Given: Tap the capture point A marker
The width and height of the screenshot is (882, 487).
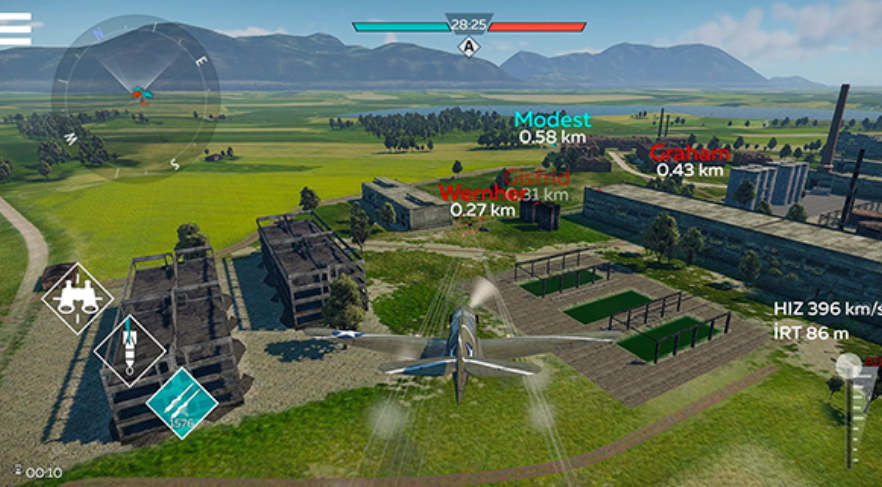Looking at the screenshot, I should (468, 46).
